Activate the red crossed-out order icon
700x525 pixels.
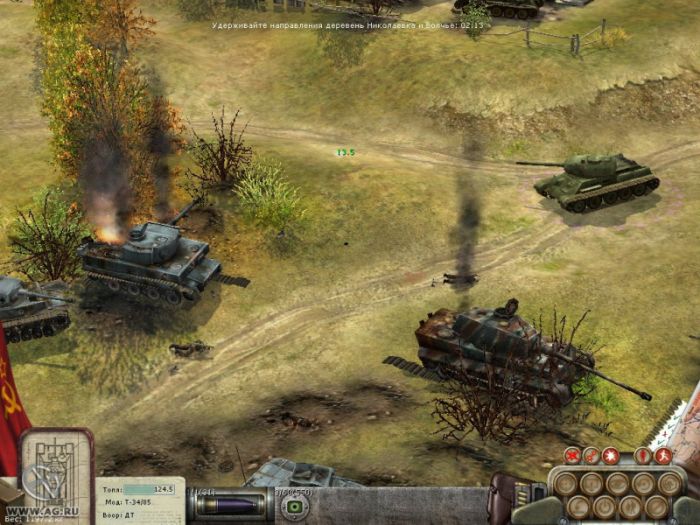point(573,455)
